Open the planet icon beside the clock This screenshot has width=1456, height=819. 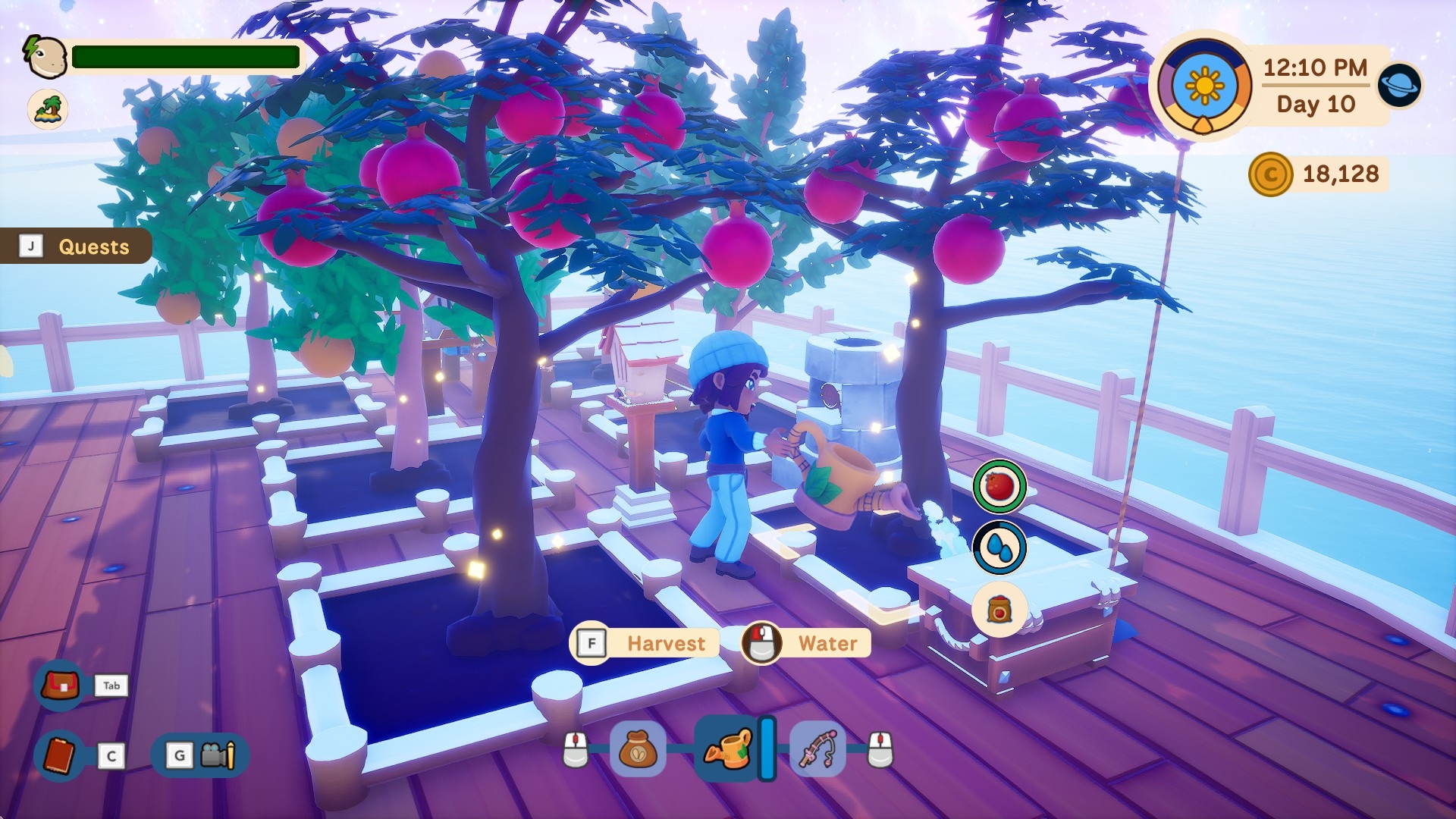1399,84
